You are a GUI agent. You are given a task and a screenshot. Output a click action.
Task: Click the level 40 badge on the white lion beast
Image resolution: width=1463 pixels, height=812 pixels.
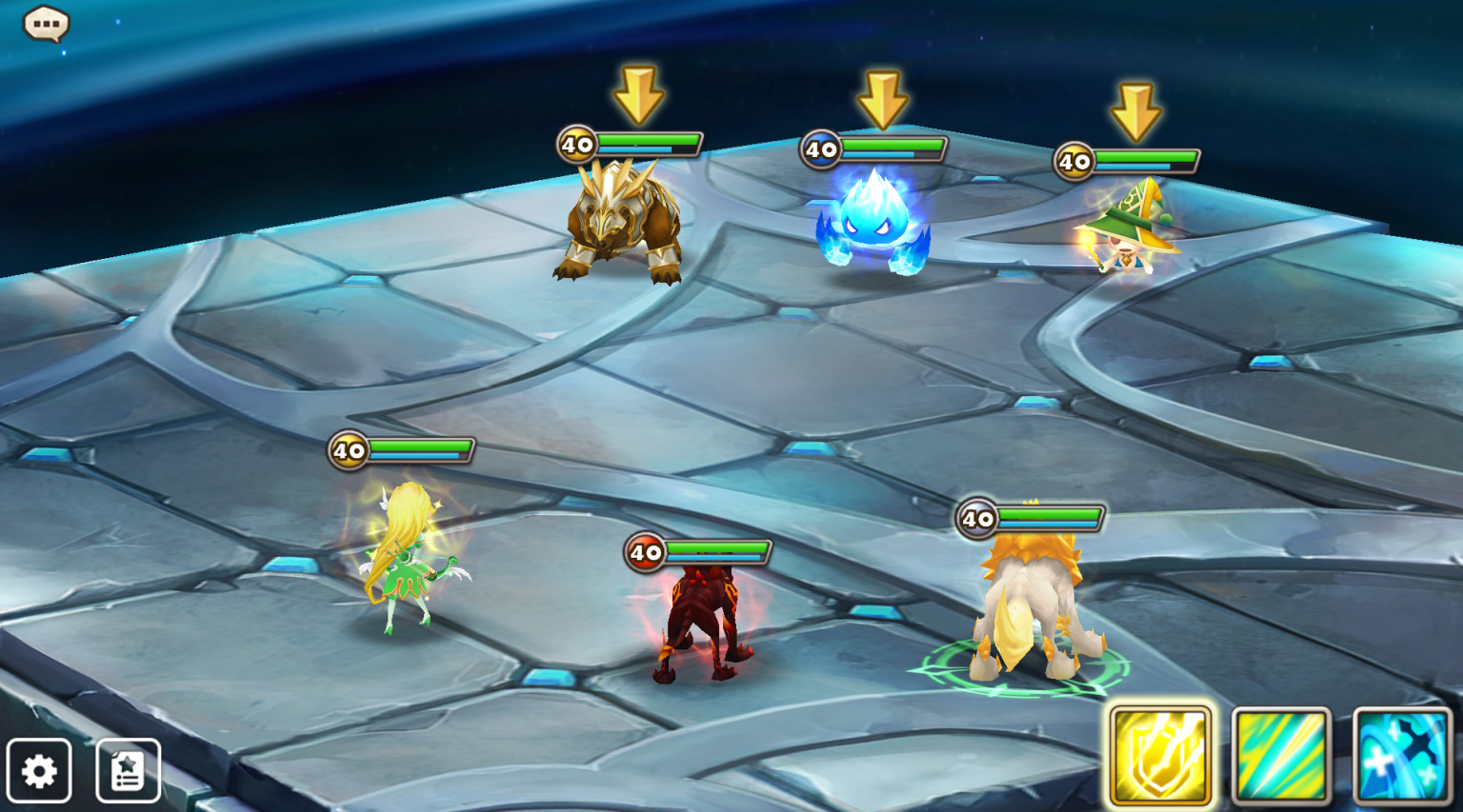click(x=975, y=519)
